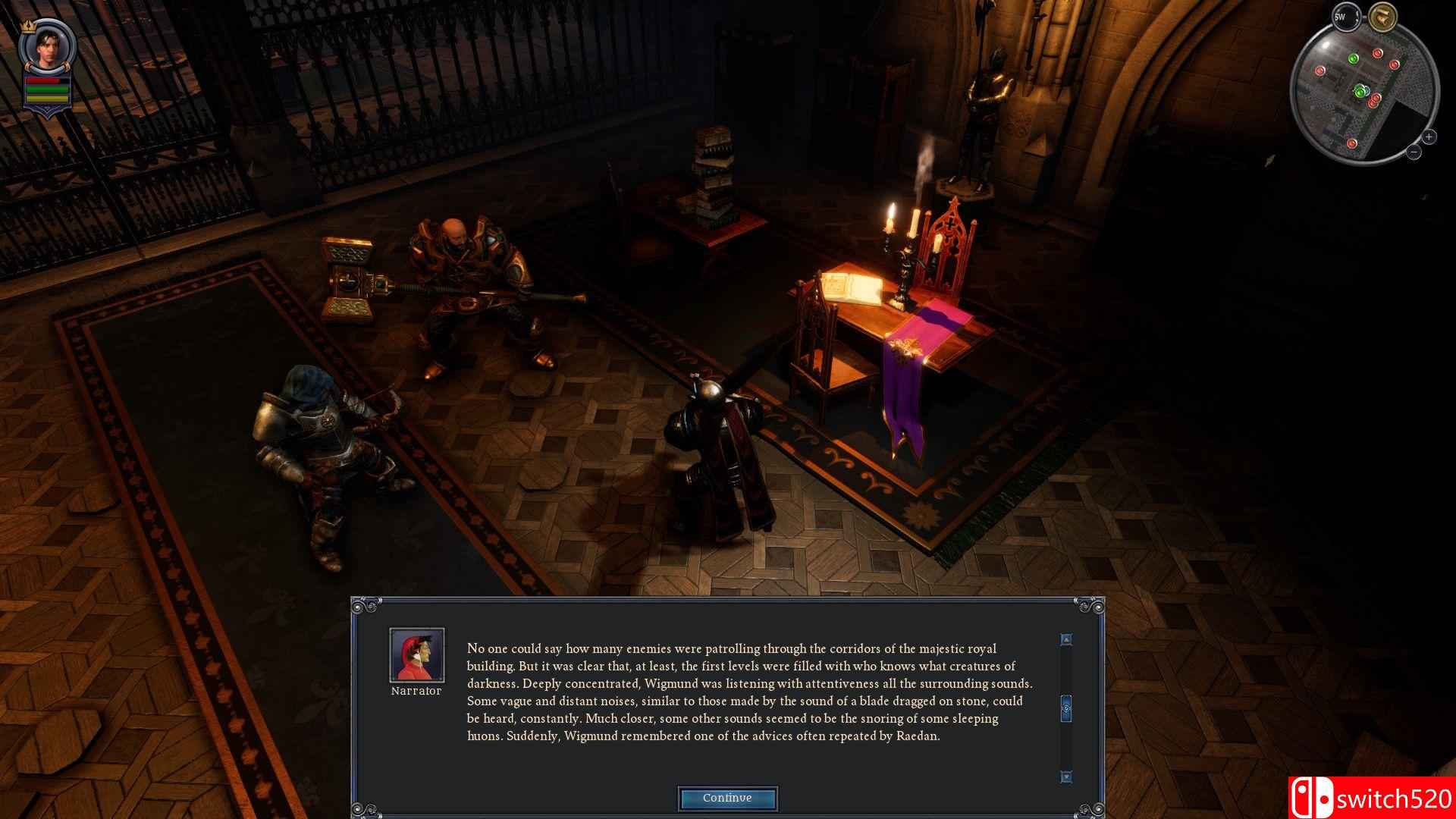Viewport: 1456px width, 819px height.
Task: Click the minimap zoom-in plus icon
Action: (x=1429, y=136)
